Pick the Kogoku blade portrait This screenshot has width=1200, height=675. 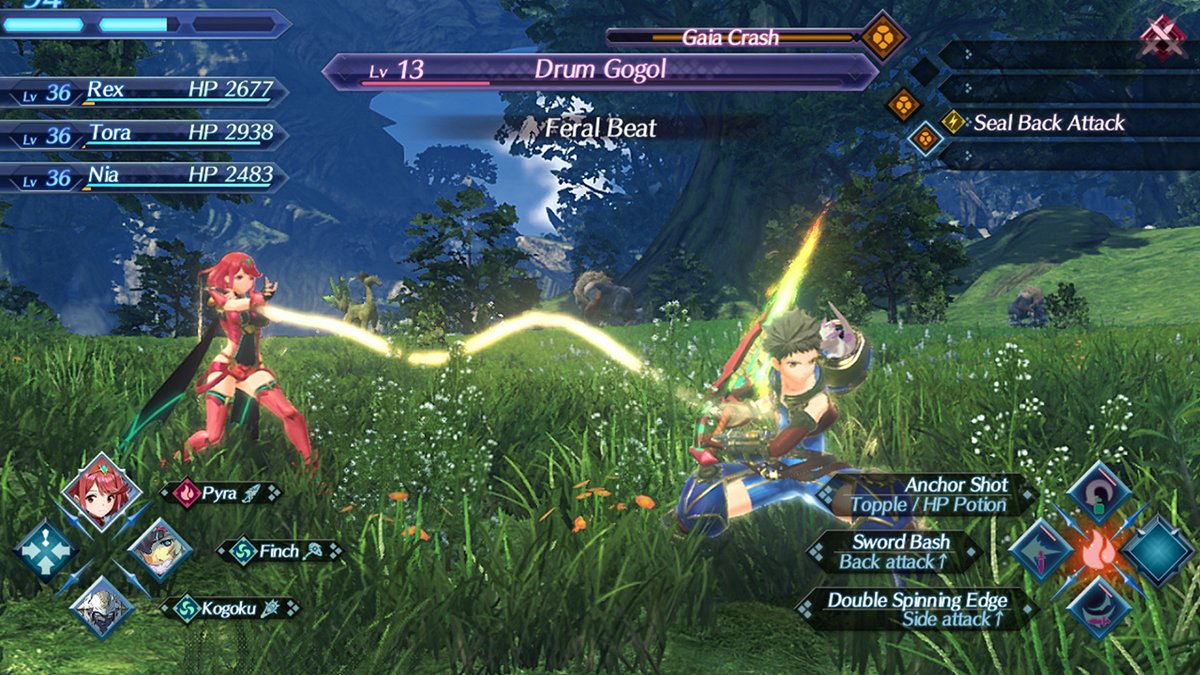[100, 607]
